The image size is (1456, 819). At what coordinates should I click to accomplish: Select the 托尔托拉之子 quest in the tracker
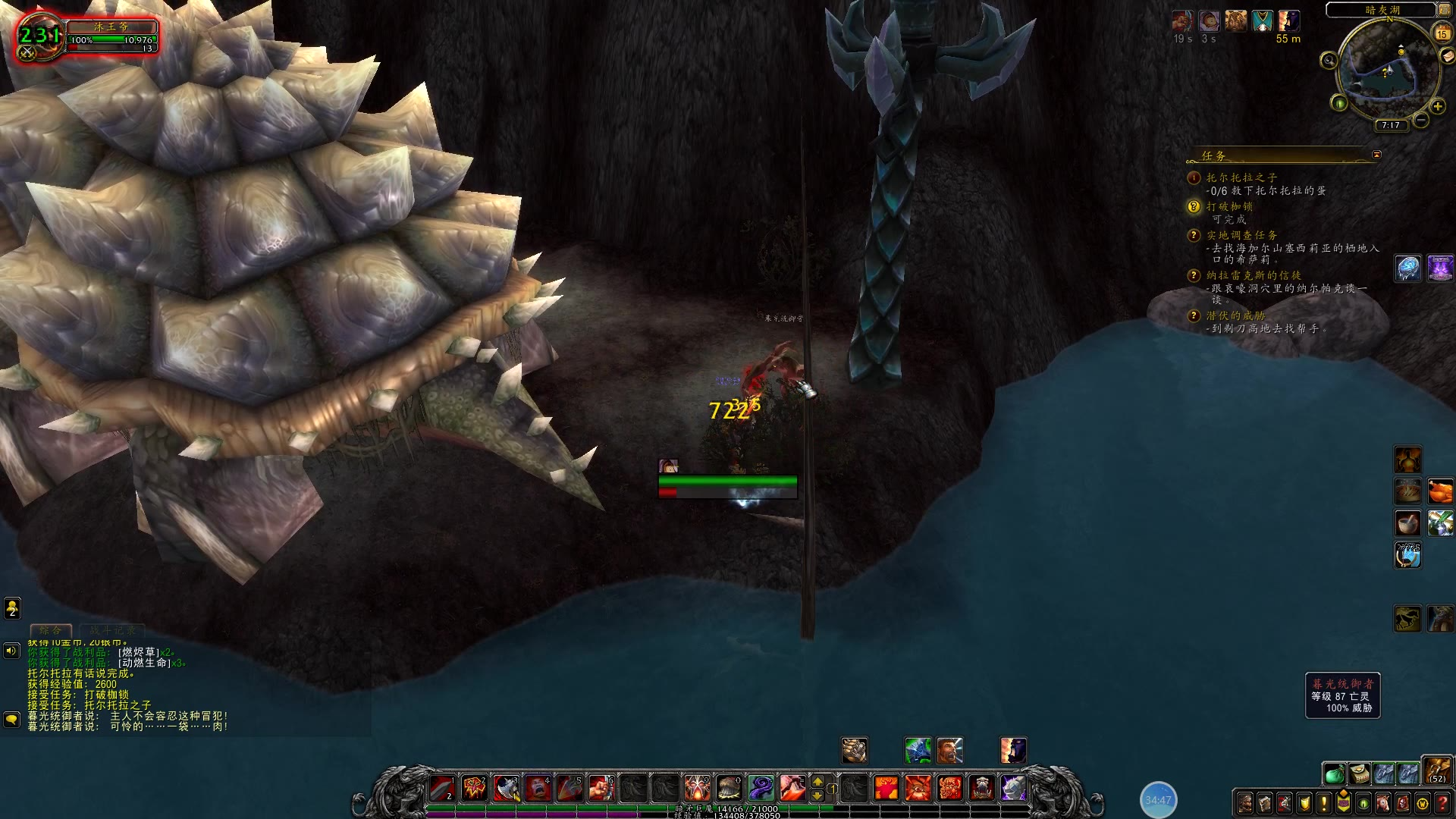click(1241, 177)
